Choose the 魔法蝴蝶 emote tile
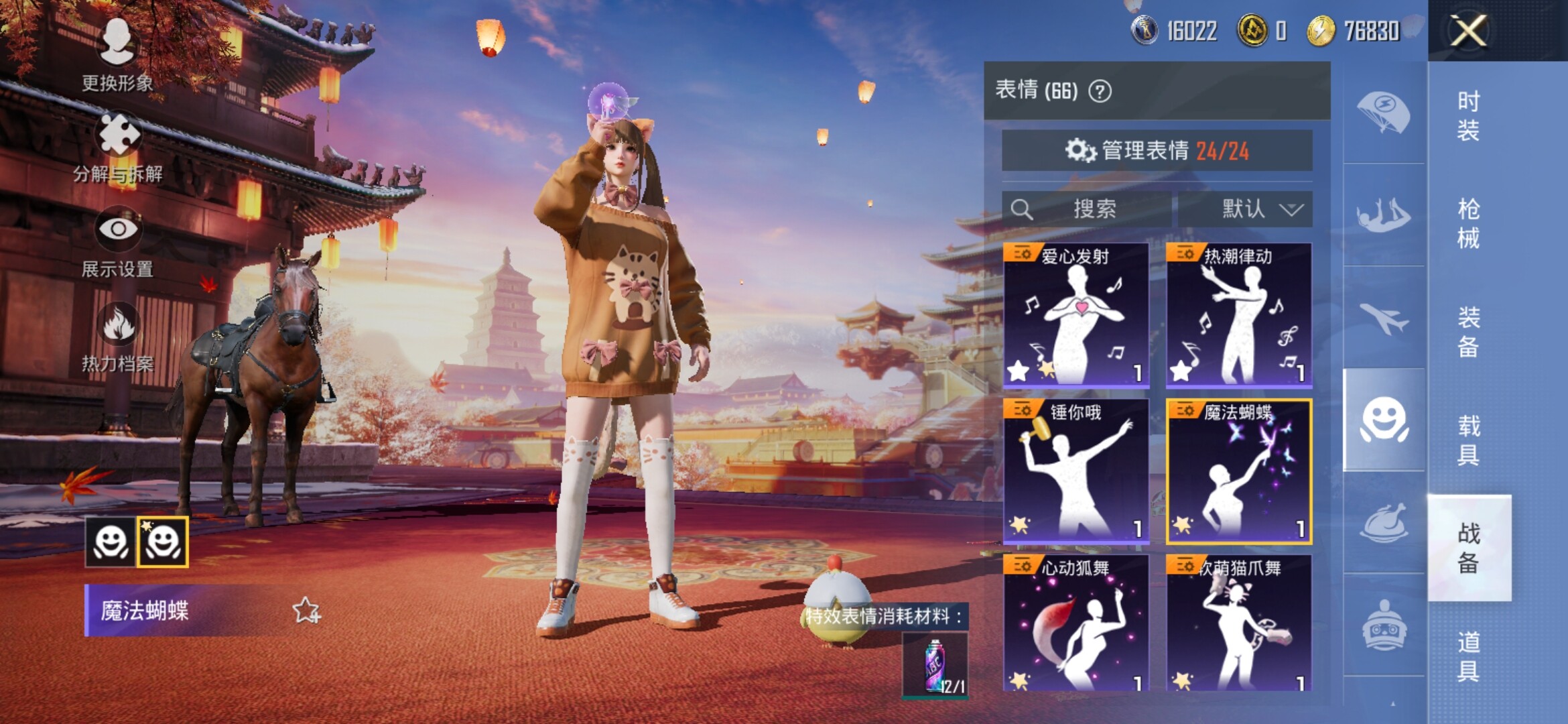 pyautogui.click(x=1238, y=471)
